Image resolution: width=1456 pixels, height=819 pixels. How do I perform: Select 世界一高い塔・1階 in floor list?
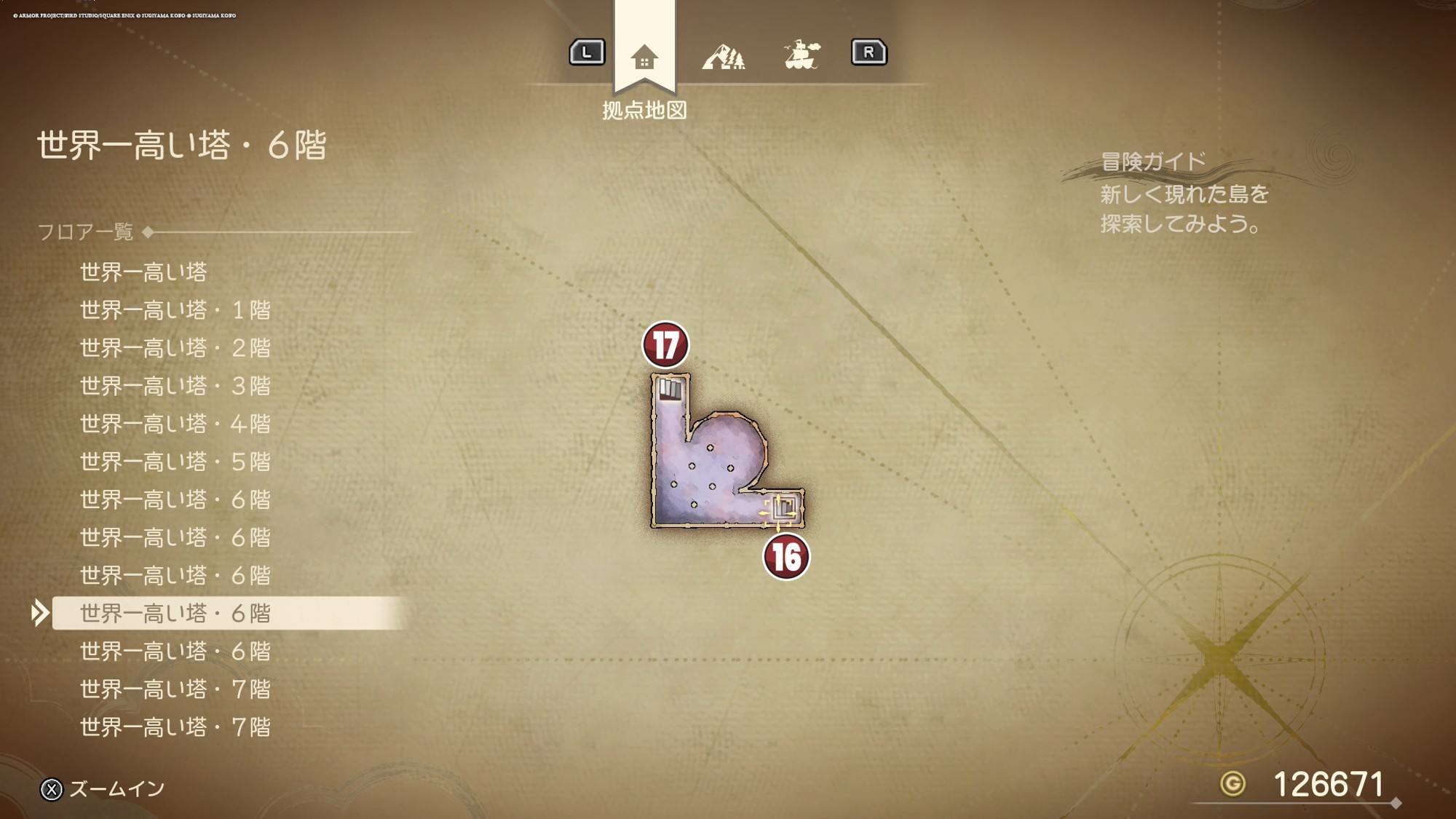tap(175, 310)
